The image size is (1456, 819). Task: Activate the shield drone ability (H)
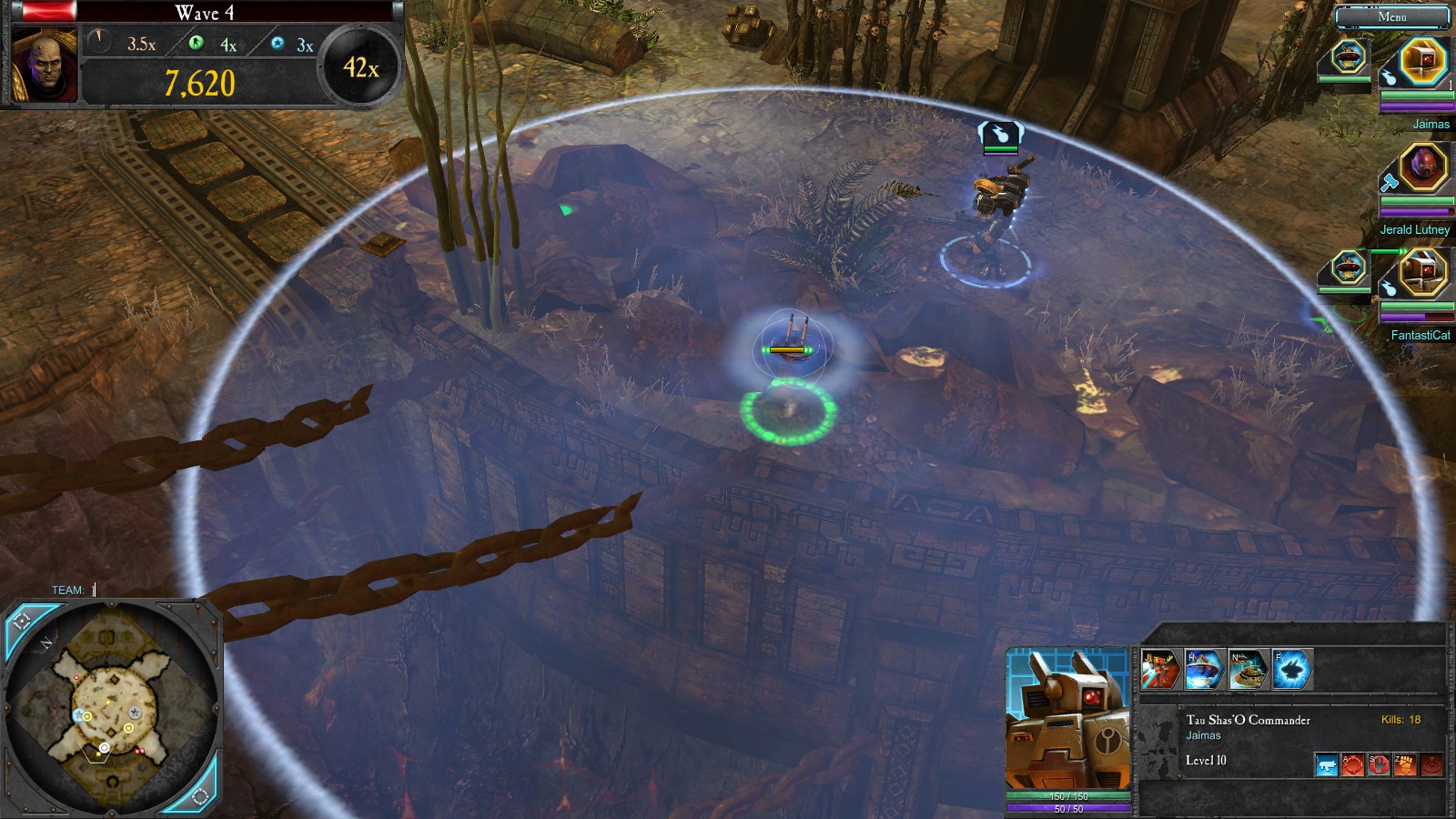pos(1204,670)
